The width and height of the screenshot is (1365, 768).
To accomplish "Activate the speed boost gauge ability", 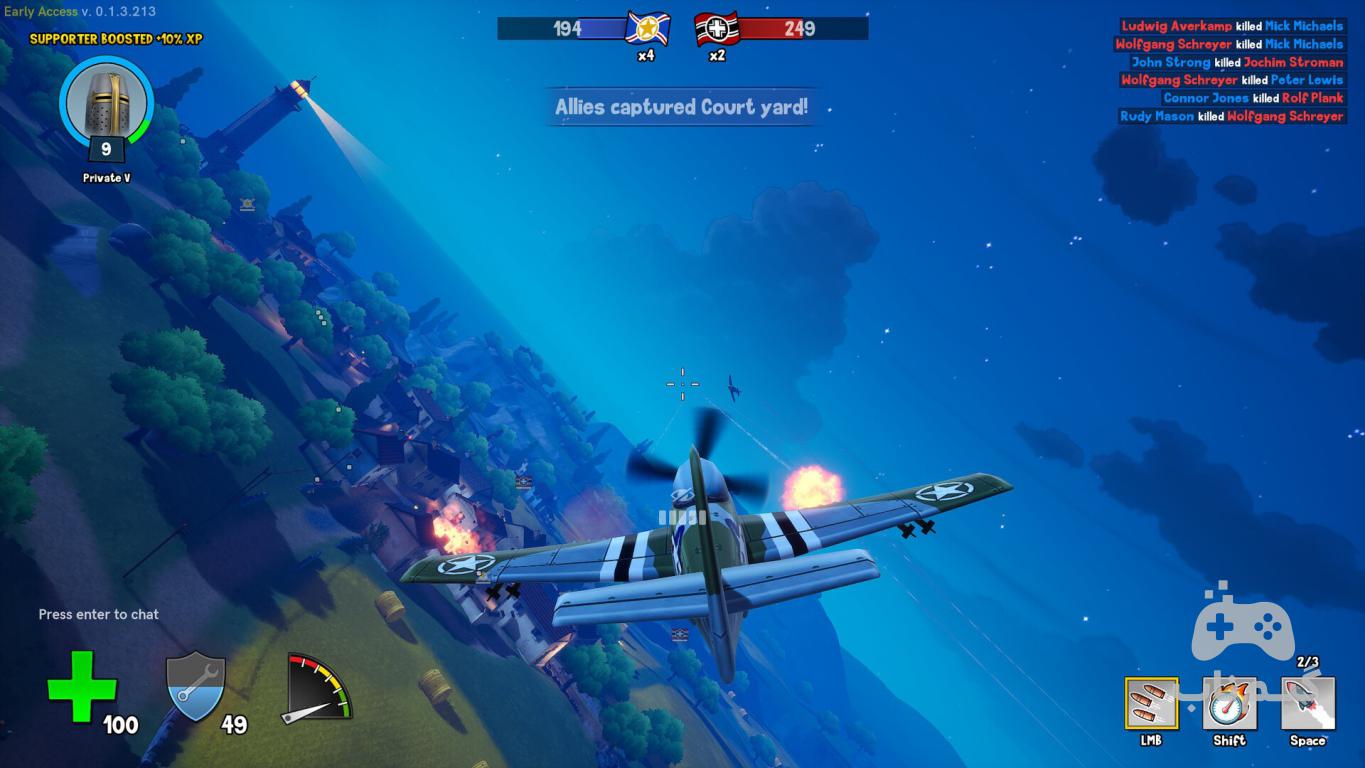I will (x=1229, y=704).
